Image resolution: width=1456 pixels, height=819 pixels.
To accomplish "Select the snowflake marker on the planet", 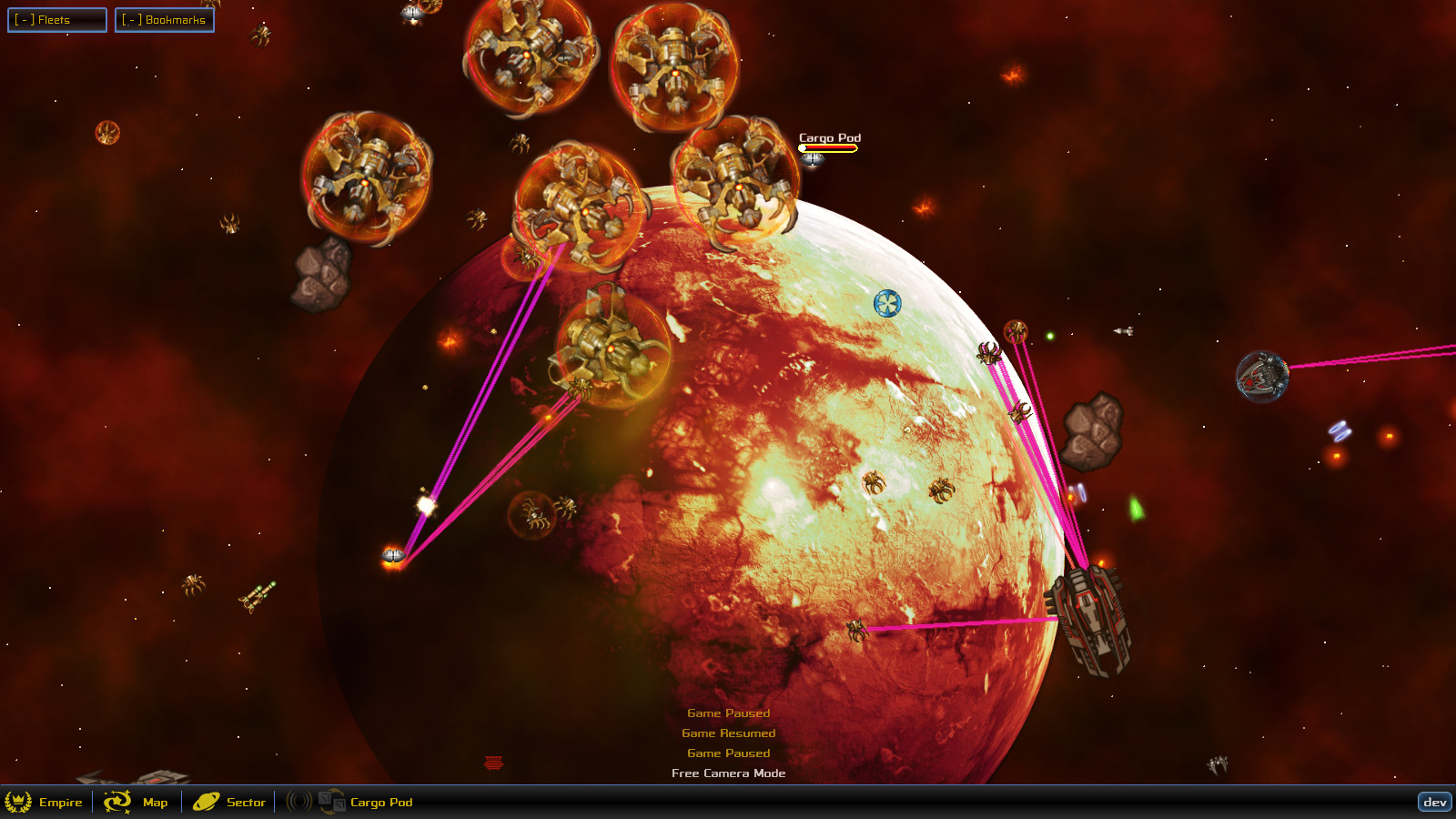I will [885, 304].
